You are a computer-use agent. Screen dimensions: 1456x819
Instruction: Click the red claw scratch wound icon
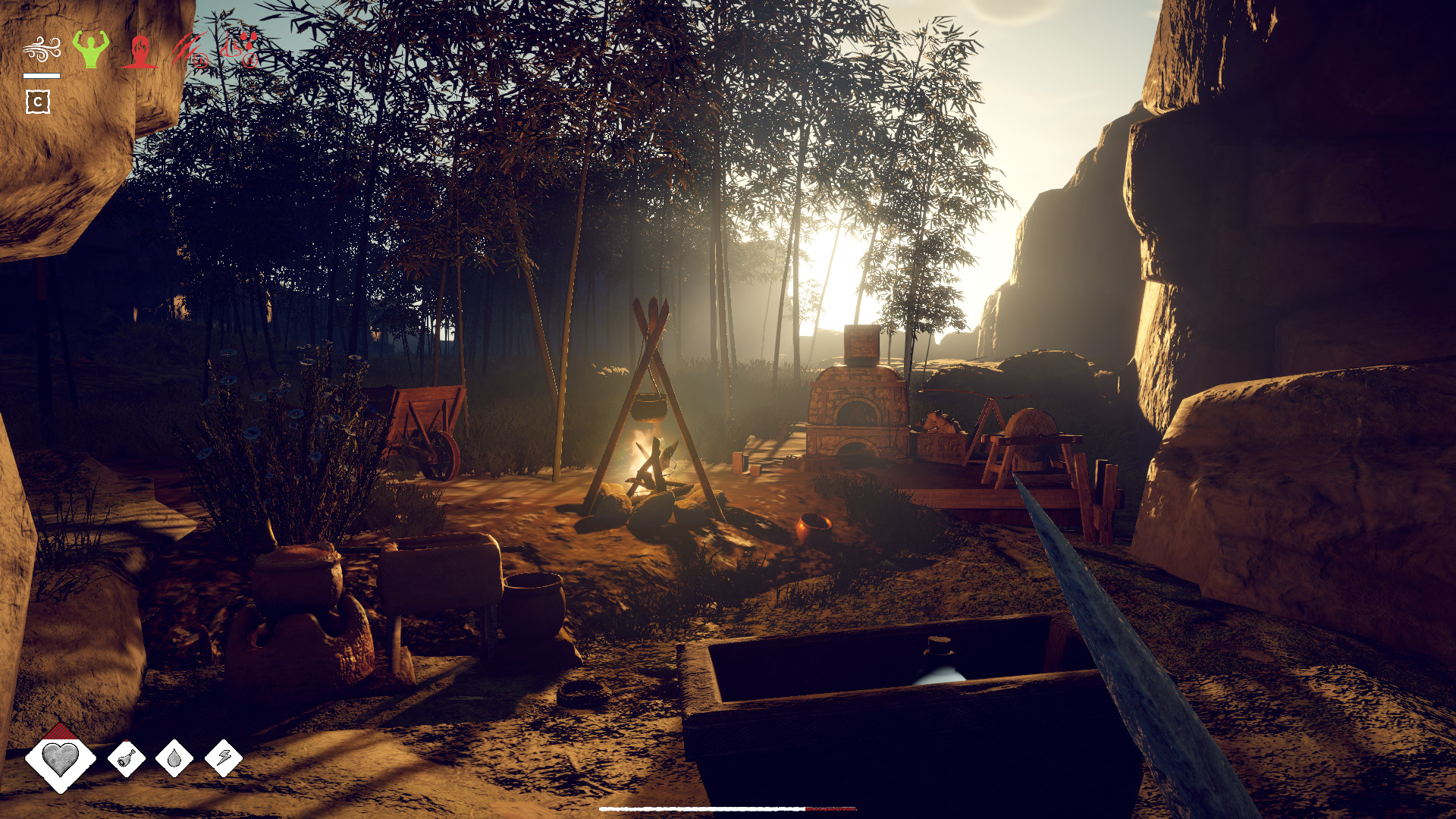(190, 50)
